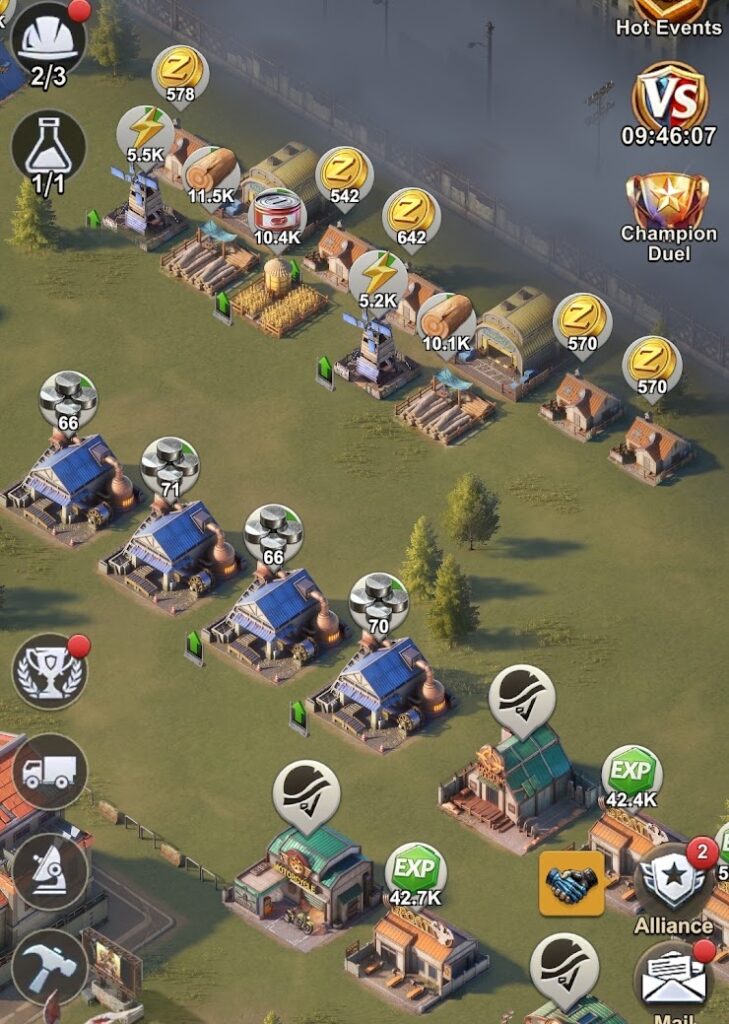
Task: Open the research flask queue showing 1/1
Action: click(x=48, y=148)
